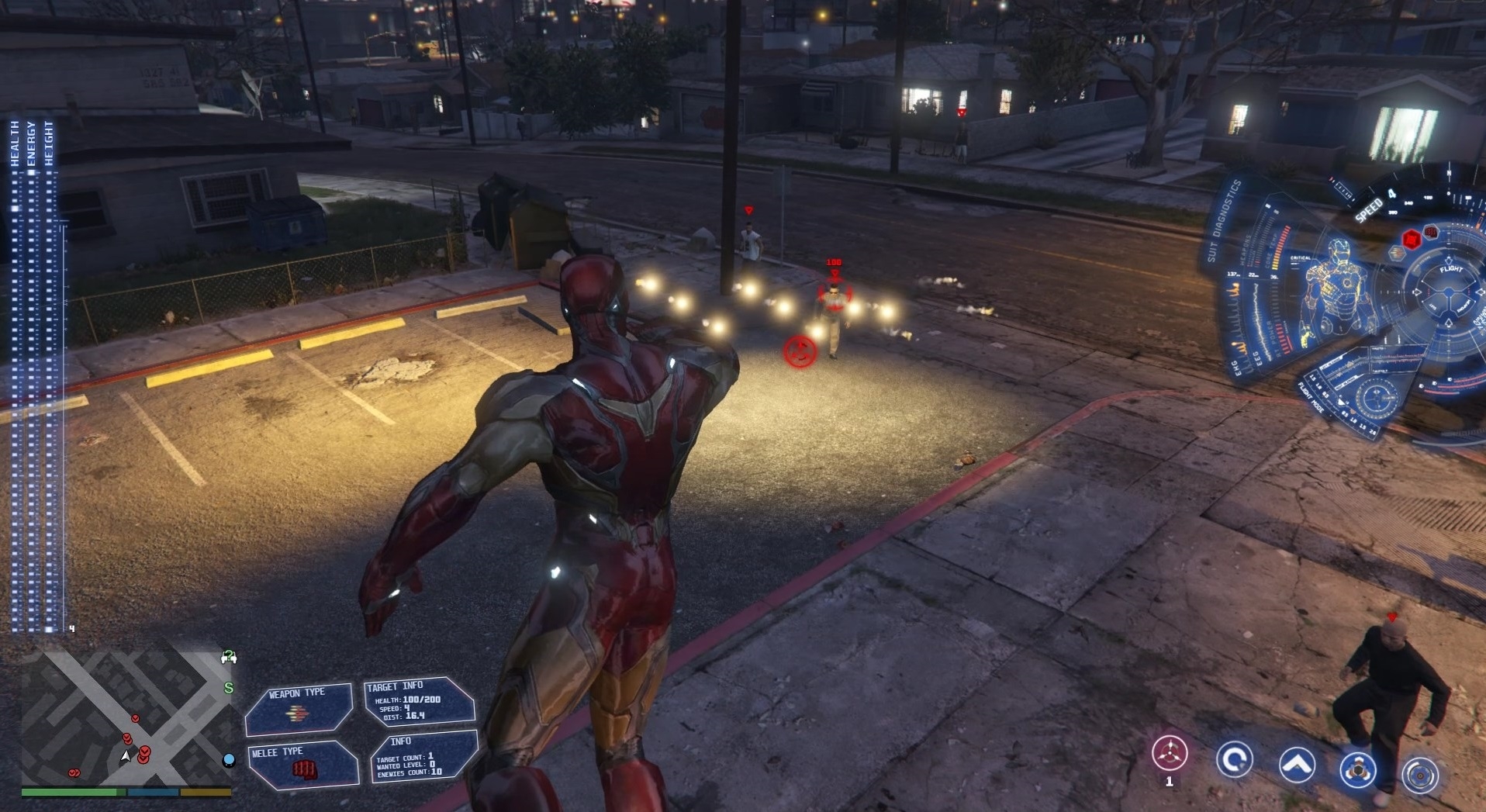The width and height of the screenshot is (1486, 812).
Task: Choose the Flight segment on the radial dial
Action: 1450,269
